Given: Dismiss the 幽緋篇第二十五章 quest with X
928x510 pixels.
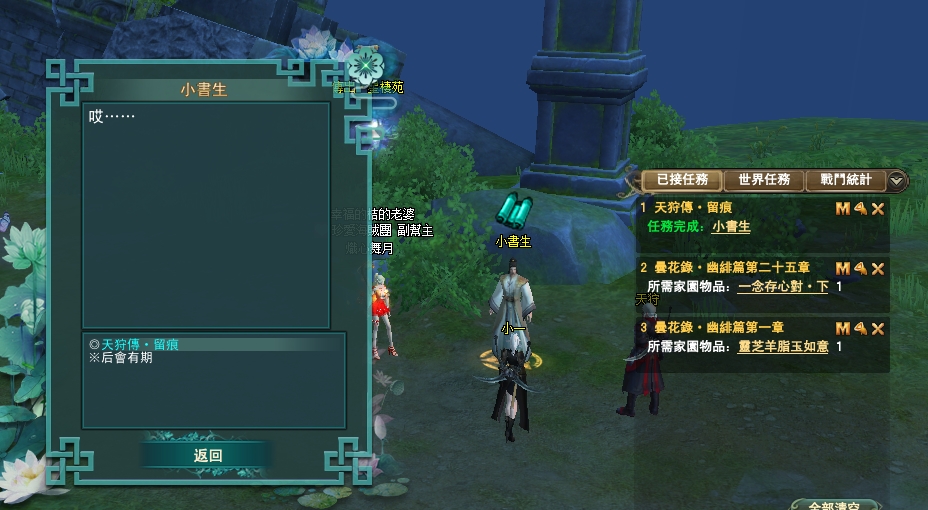Looking at the screenshot, I should tap(878, 269).
